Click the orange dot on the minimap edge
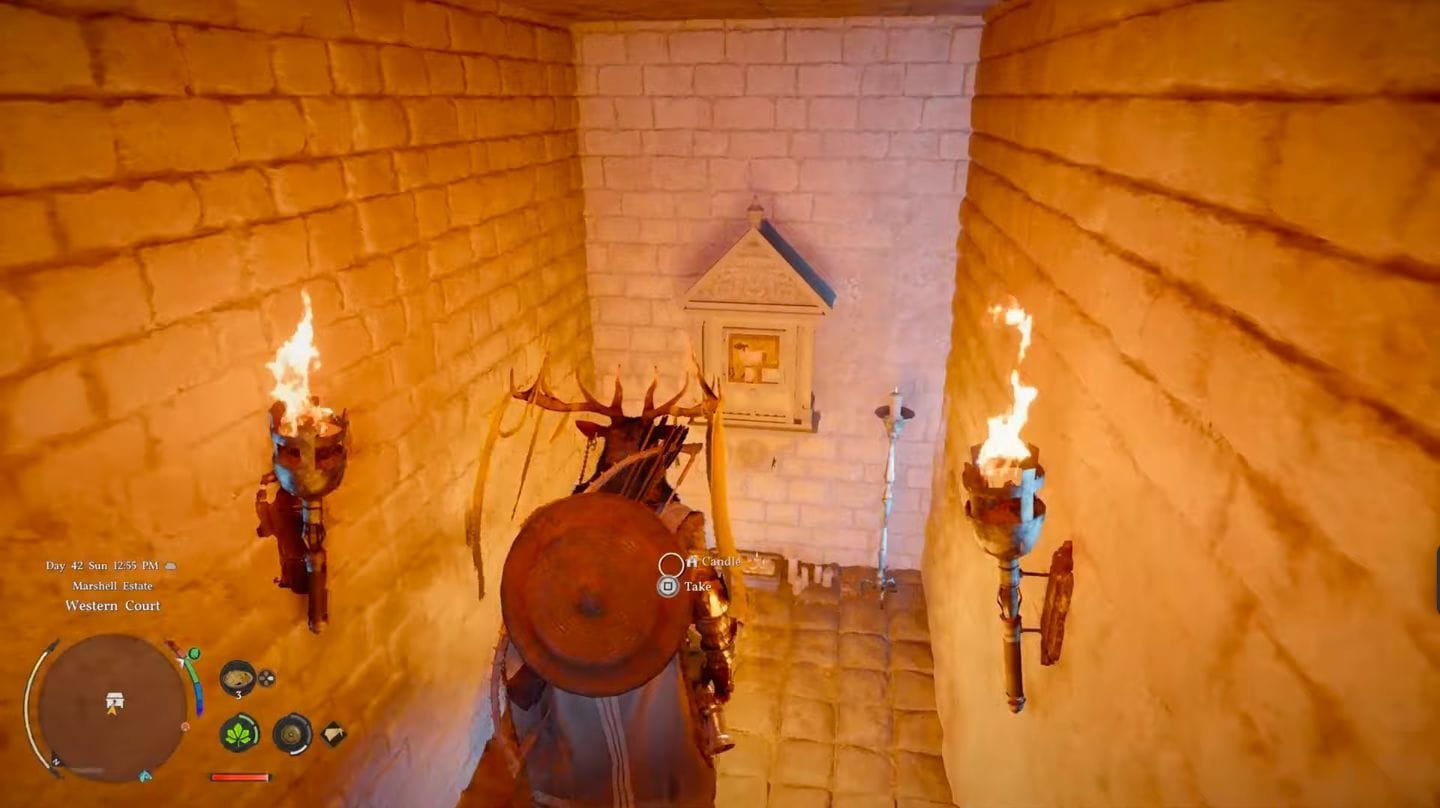The width and height of the screenshot is (1440, 808). tap(185, 727)
